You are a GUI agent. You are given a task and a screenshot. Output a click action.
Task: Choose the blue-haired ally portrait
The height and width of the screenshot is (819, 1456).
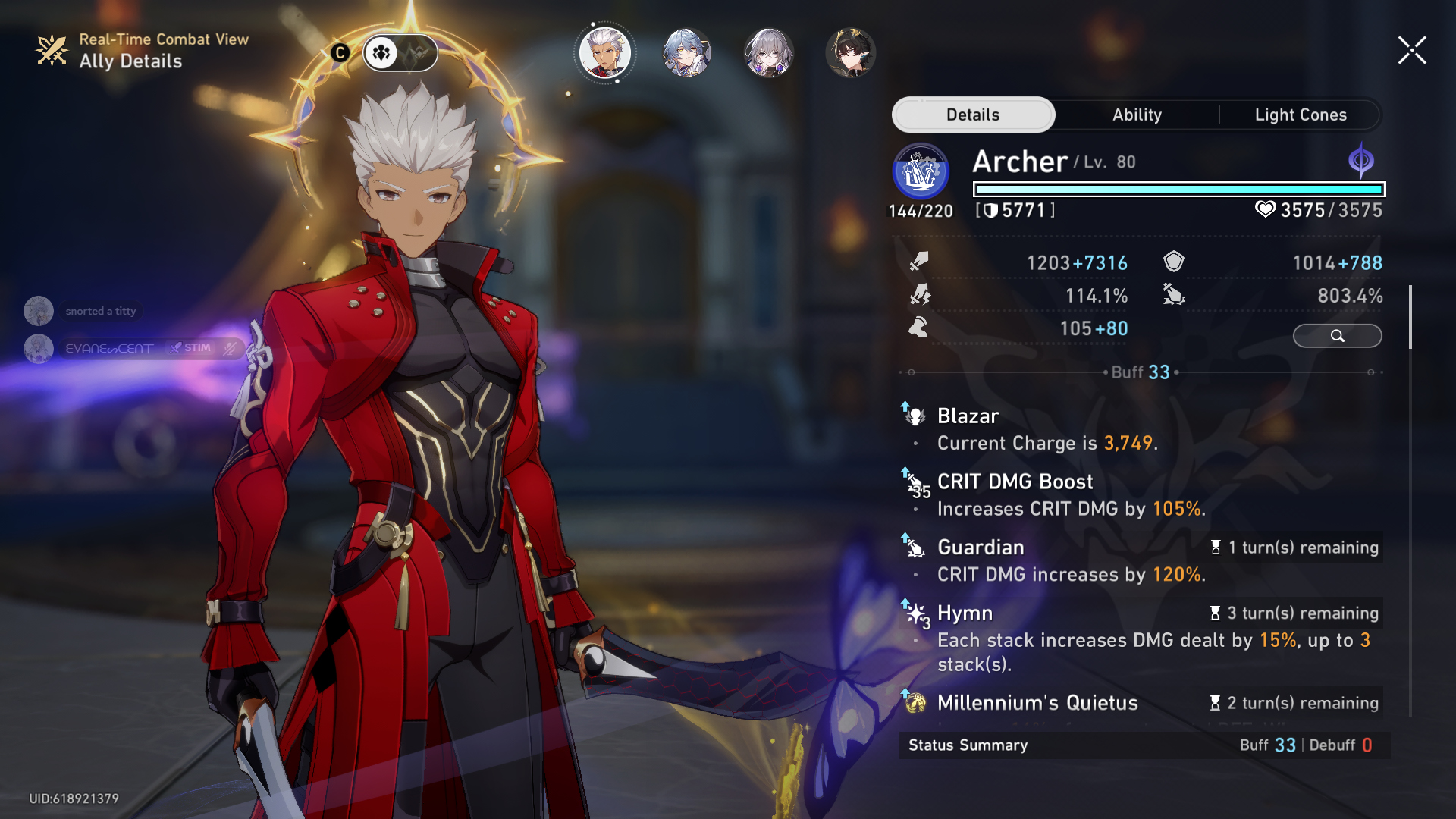[x=686, y=52]
